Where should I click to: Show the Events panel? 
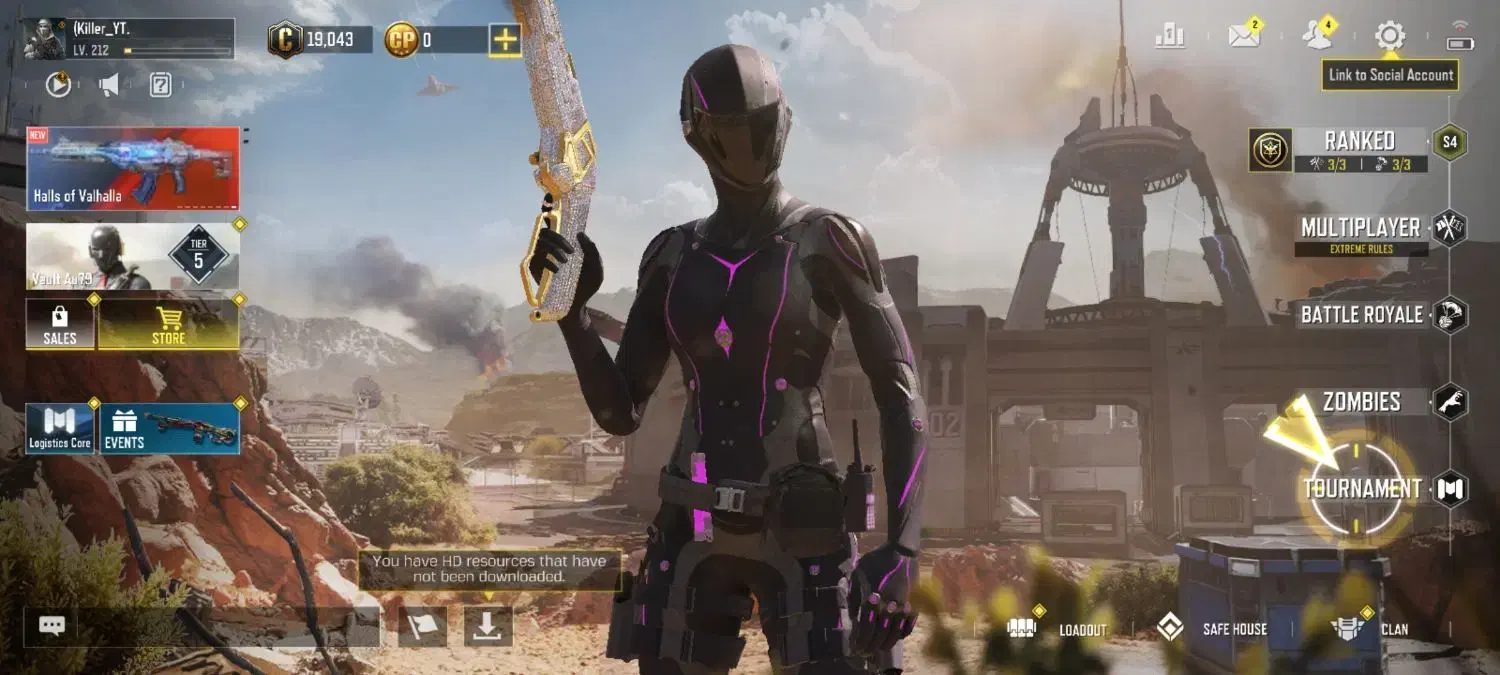pyautogui.click(x=169, y=429)
